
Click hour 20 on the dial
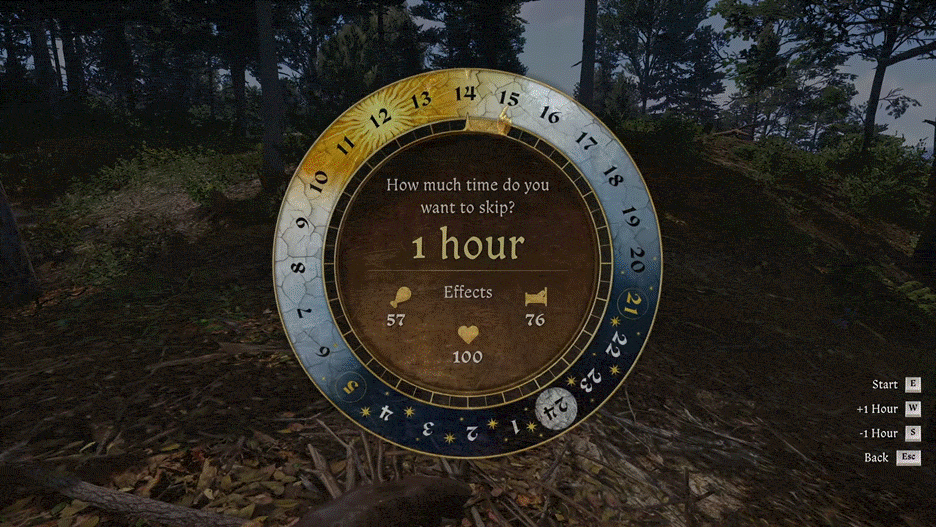(637, 258)
